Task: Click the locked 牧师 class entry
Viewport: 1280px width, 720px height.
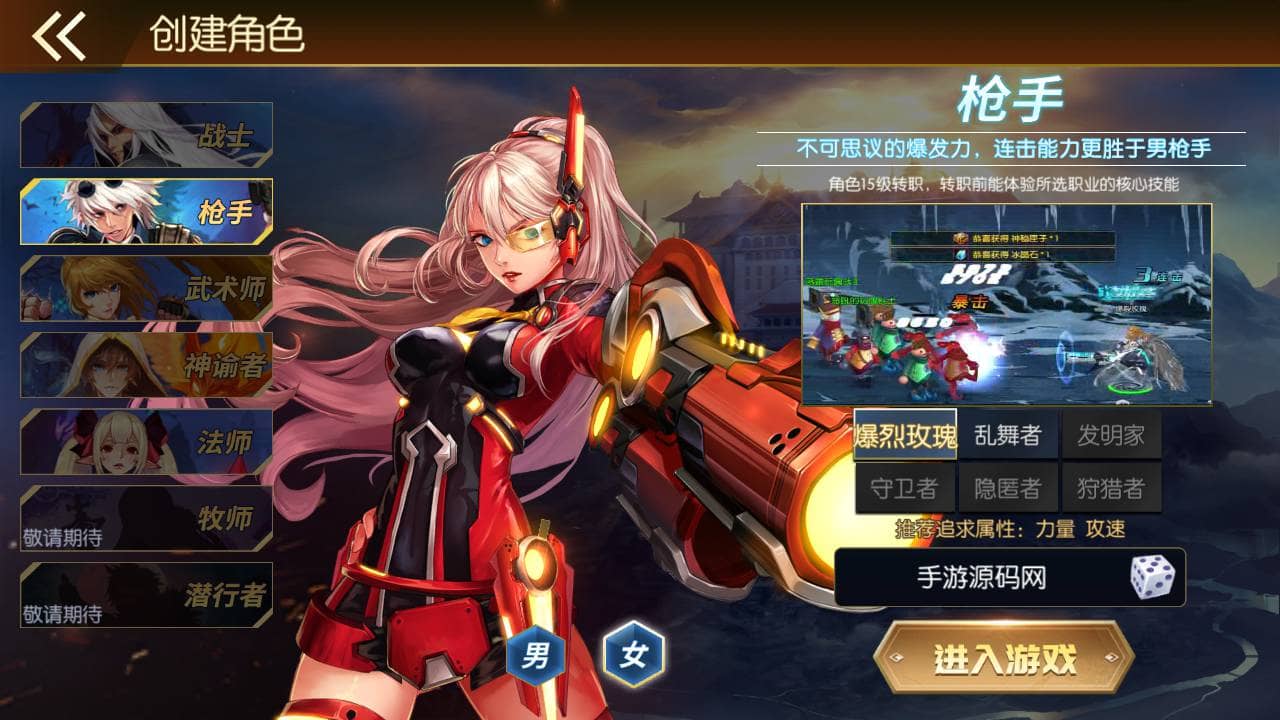Action: click(x=147, y=518)
